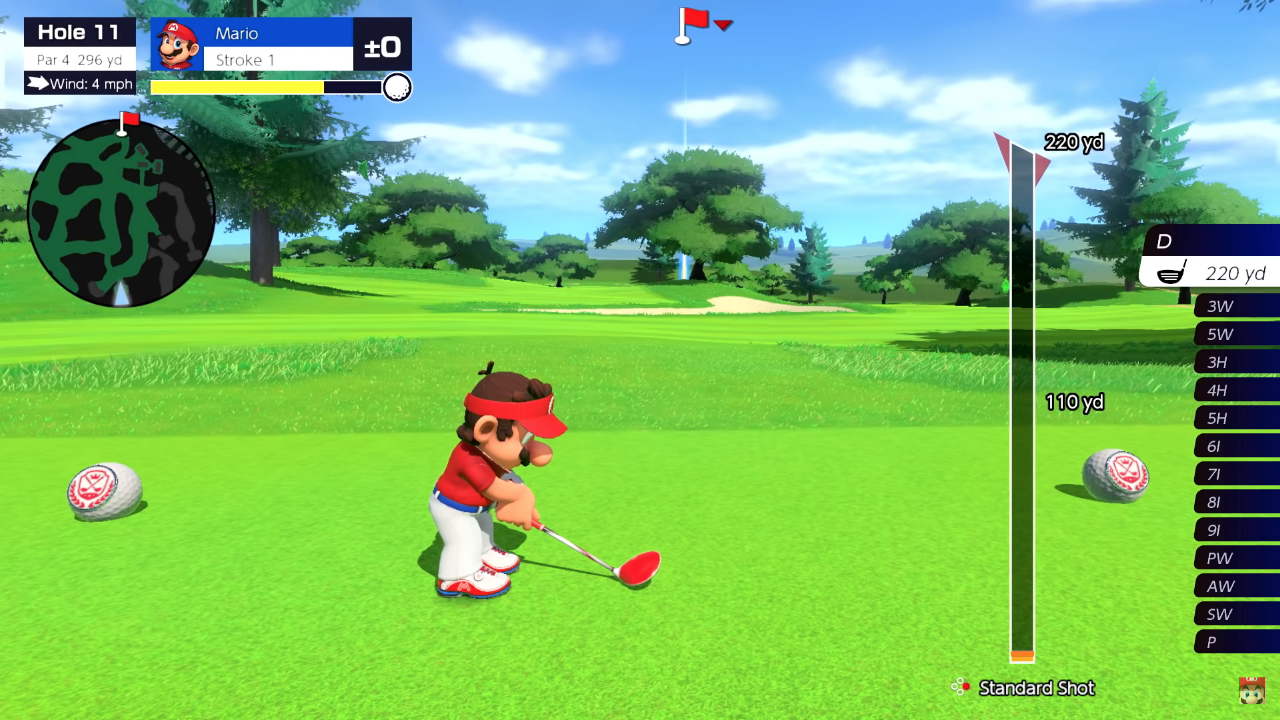Image resolution: width=1280 pixels, height=720 pixels.
Task: Choose the 5W club
Action: tap(1236, 334)
